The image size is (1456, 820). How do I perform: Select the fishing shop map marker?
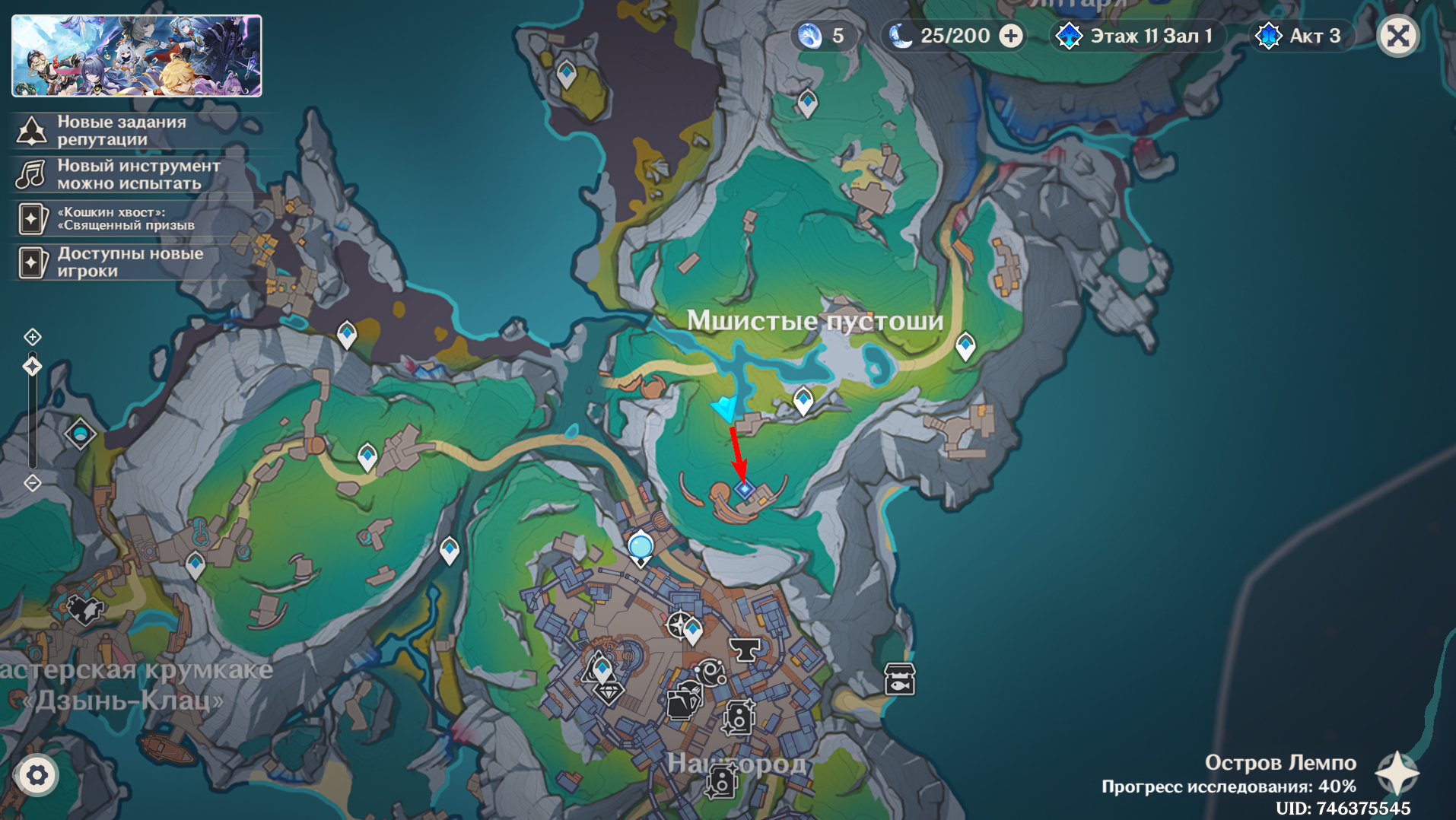[899, 679]
